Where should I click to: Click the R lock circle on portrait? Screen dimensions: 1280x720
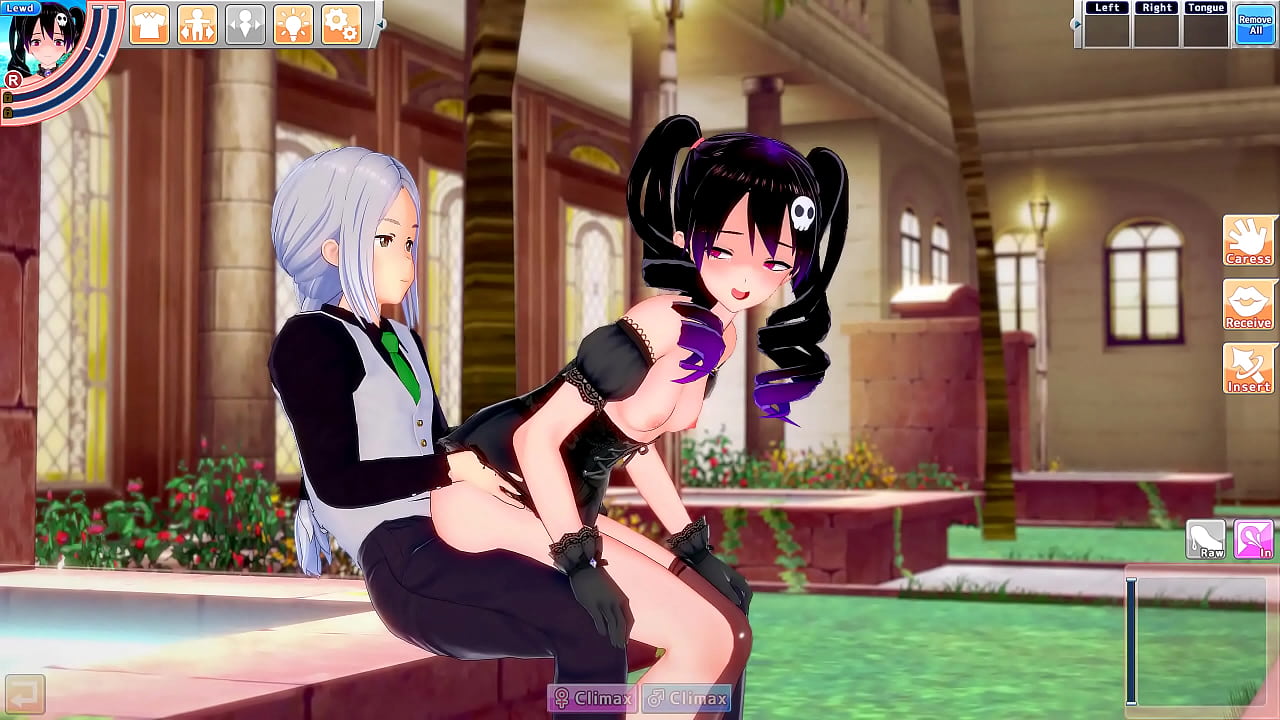(x=14, y=82)
